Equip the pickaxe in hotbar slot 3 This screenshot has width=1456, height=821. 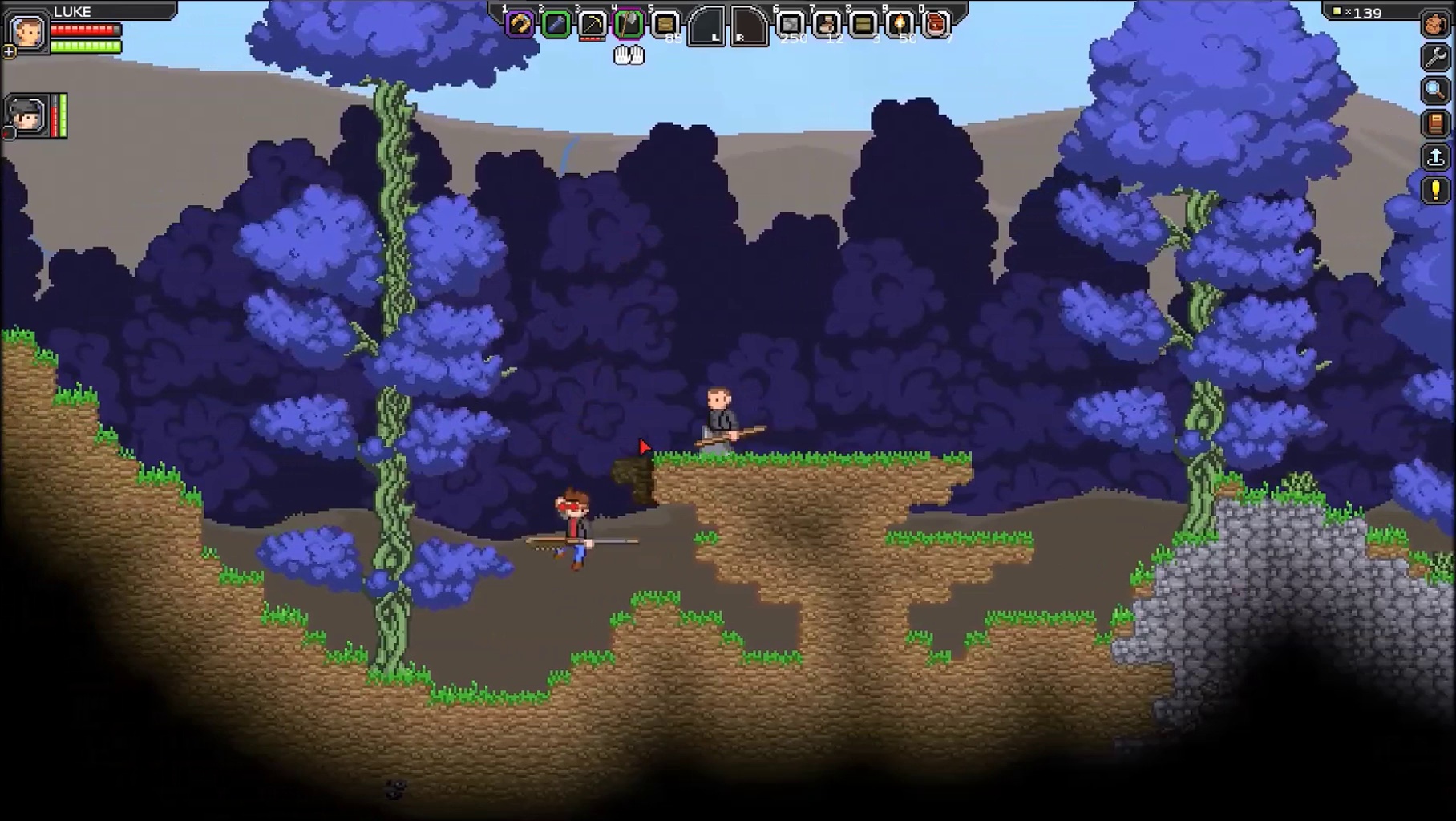(593, 25)
